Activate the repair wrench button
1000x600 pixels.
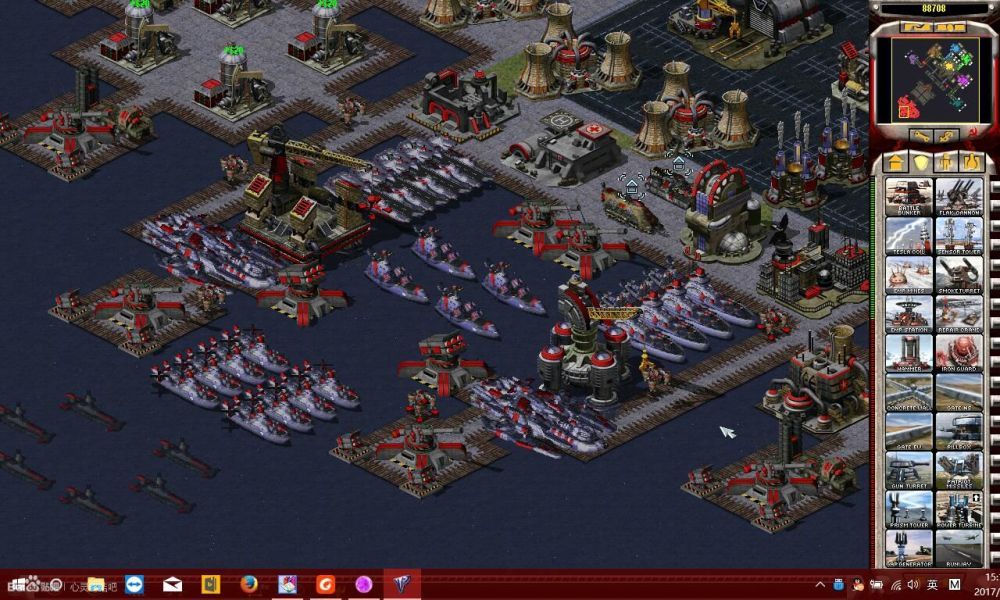(x=919, y=135)
